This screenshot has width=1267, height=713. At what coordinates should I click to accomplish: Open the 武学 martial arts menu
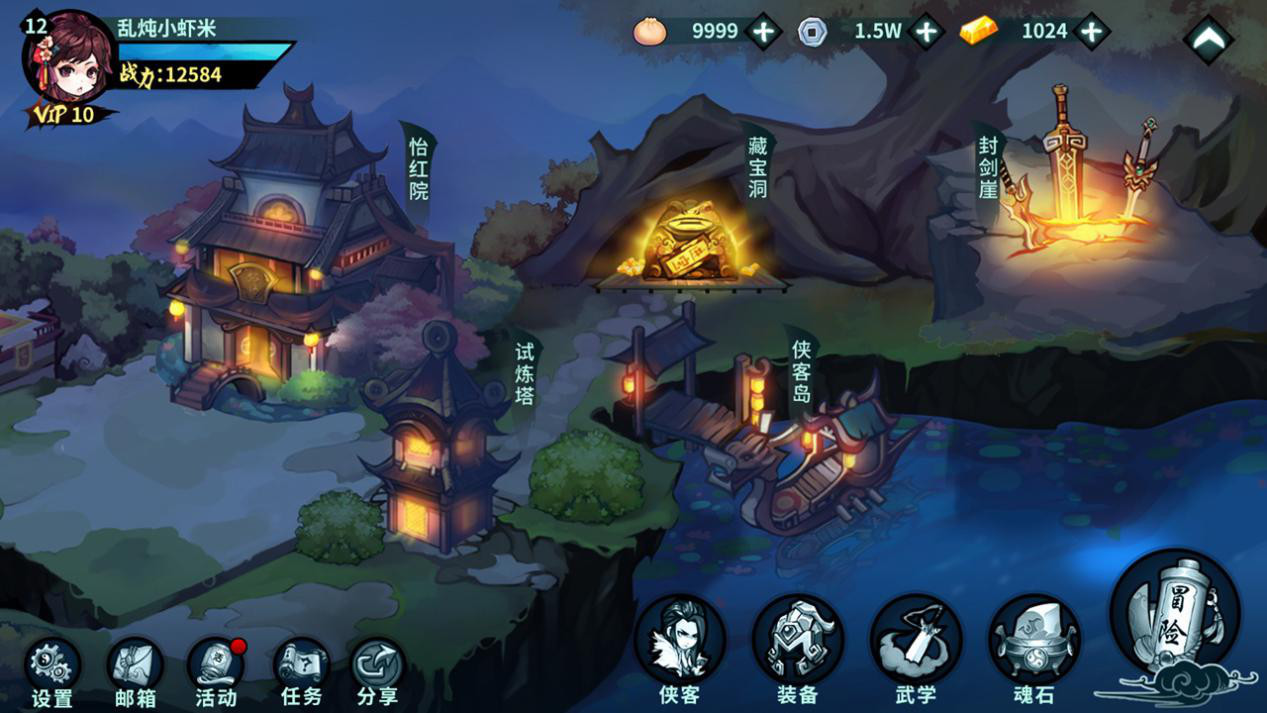(x=915, y=642)
